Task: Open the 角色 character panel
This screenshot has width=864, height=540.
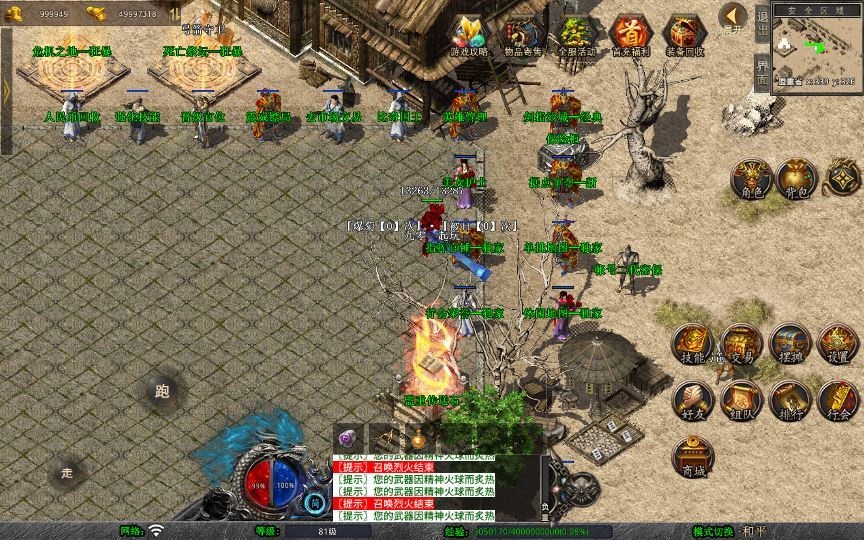Action: (749, 179)
